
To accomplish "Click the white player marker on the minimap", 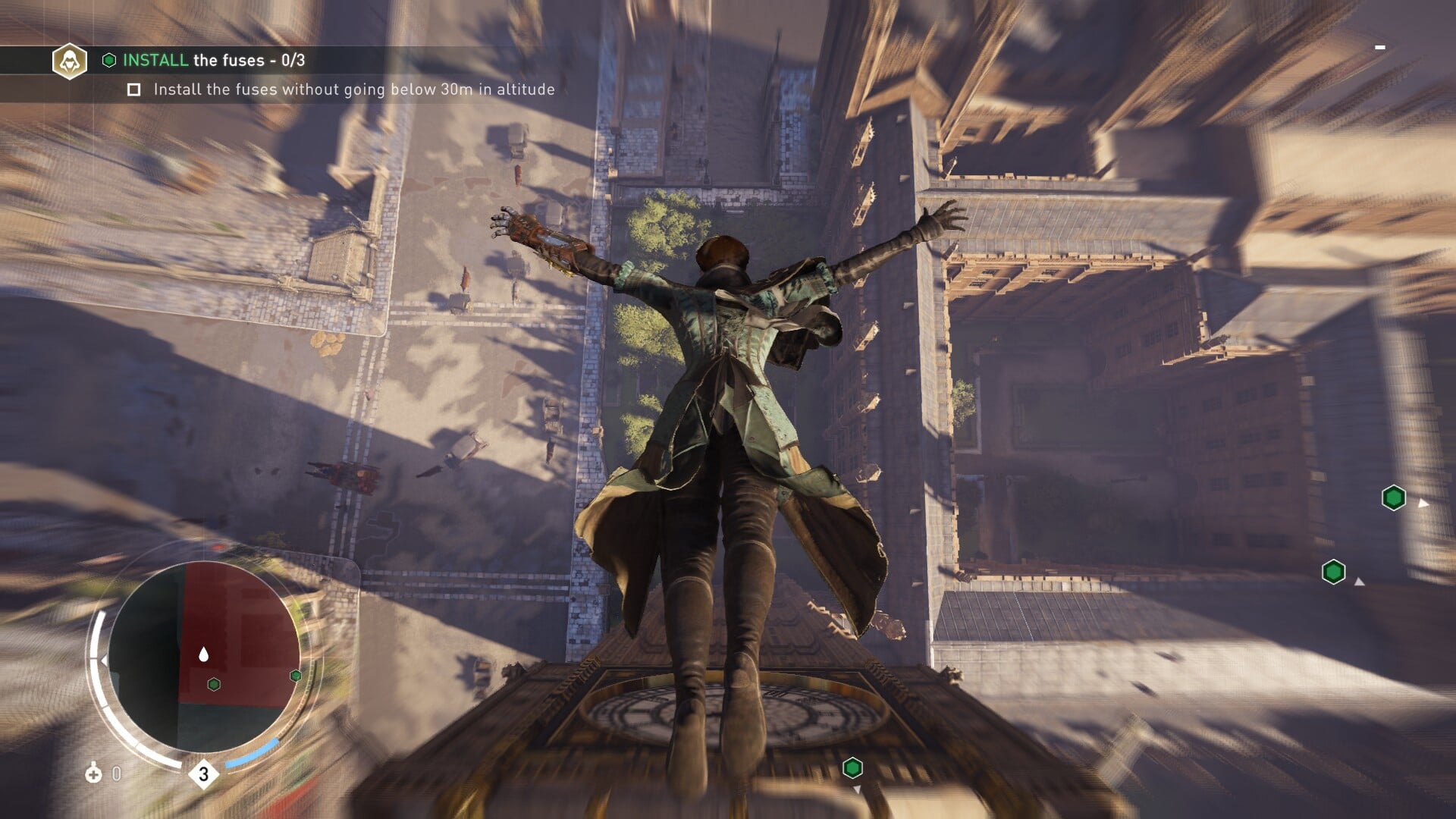I will point(203,654).
